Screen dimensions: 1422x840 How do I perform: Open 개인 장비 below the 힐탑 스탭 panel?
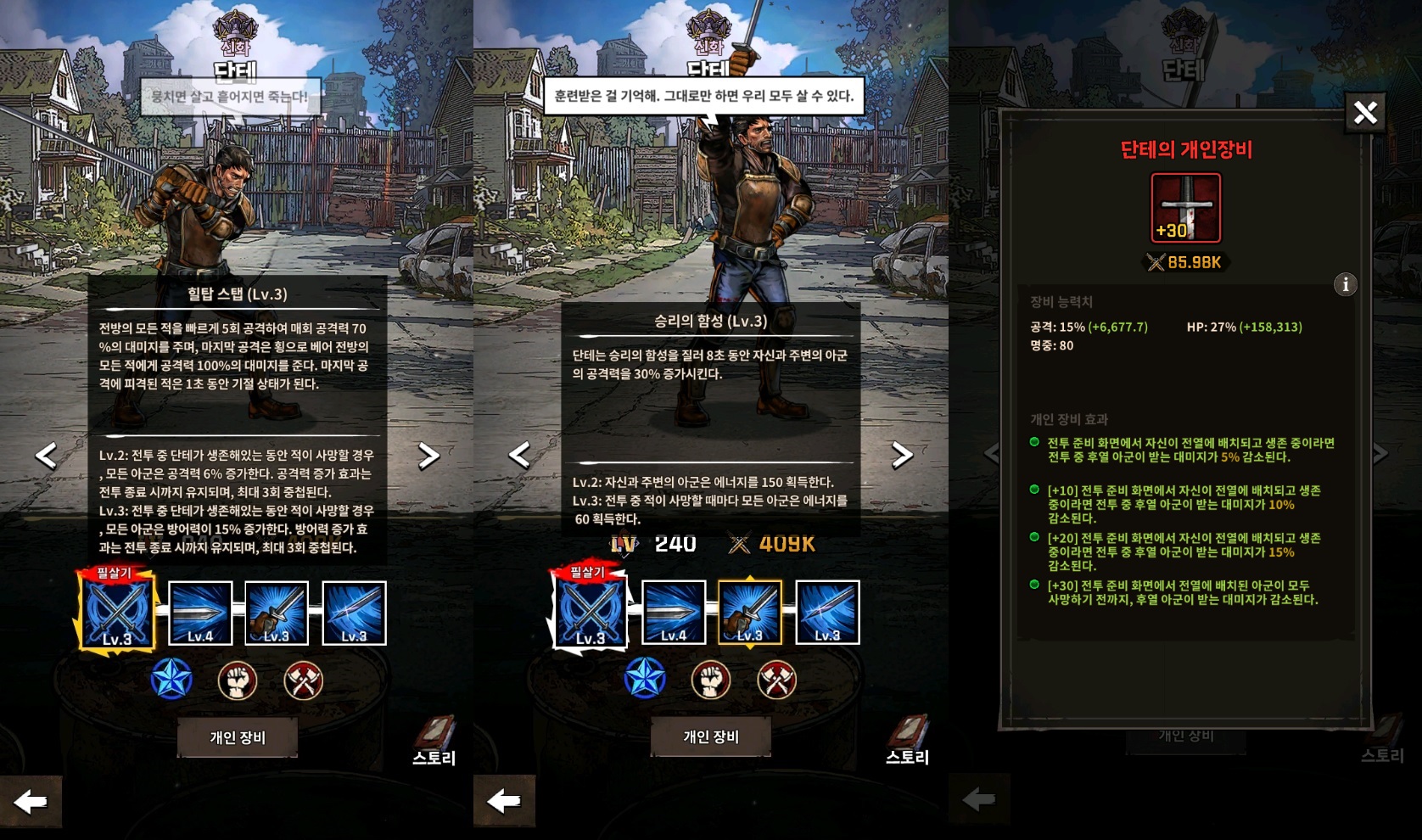click(x=238, y=736)
